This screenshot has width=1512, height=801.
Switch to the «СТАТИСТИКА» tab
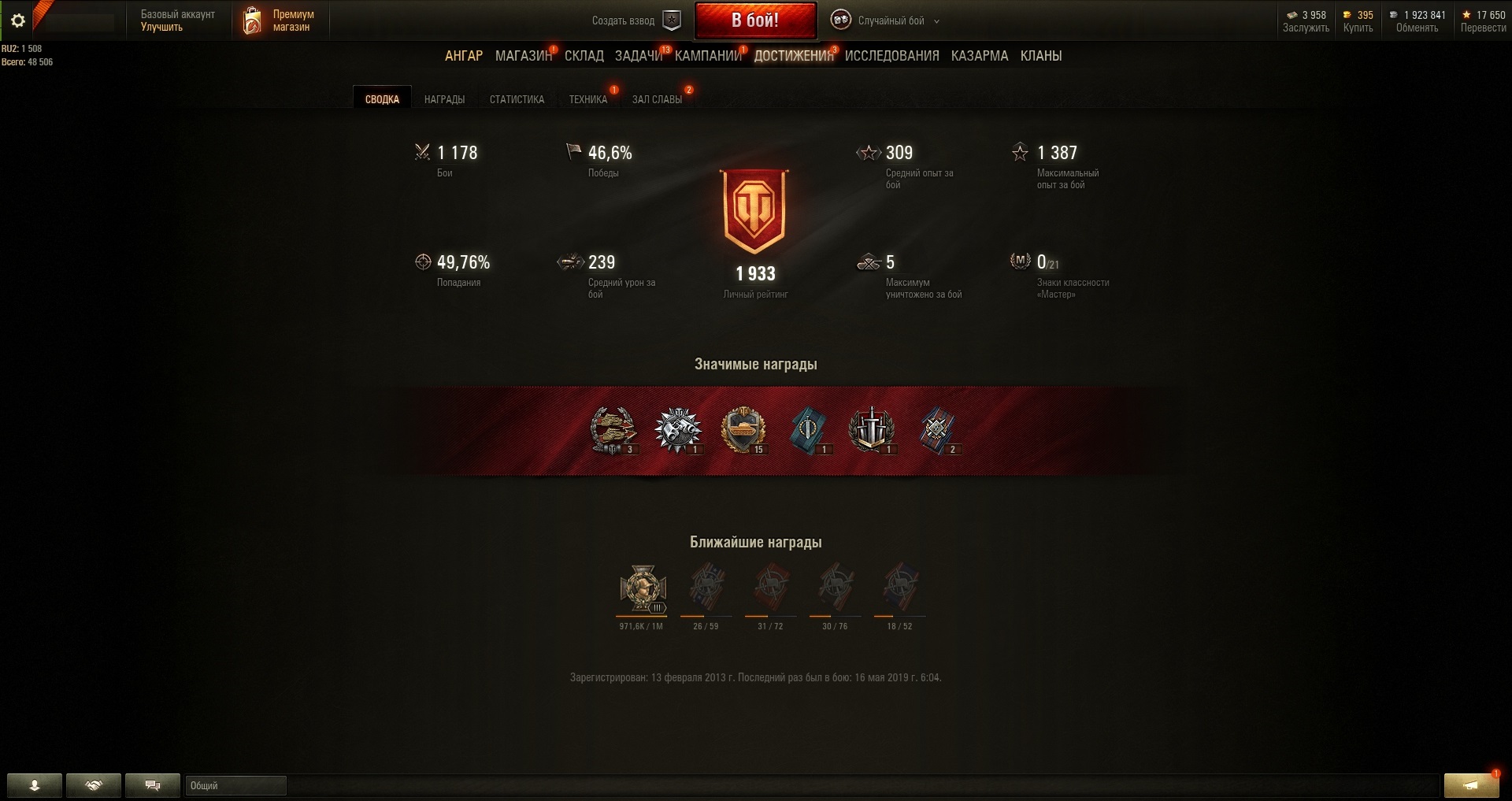[x=517, y=99]
